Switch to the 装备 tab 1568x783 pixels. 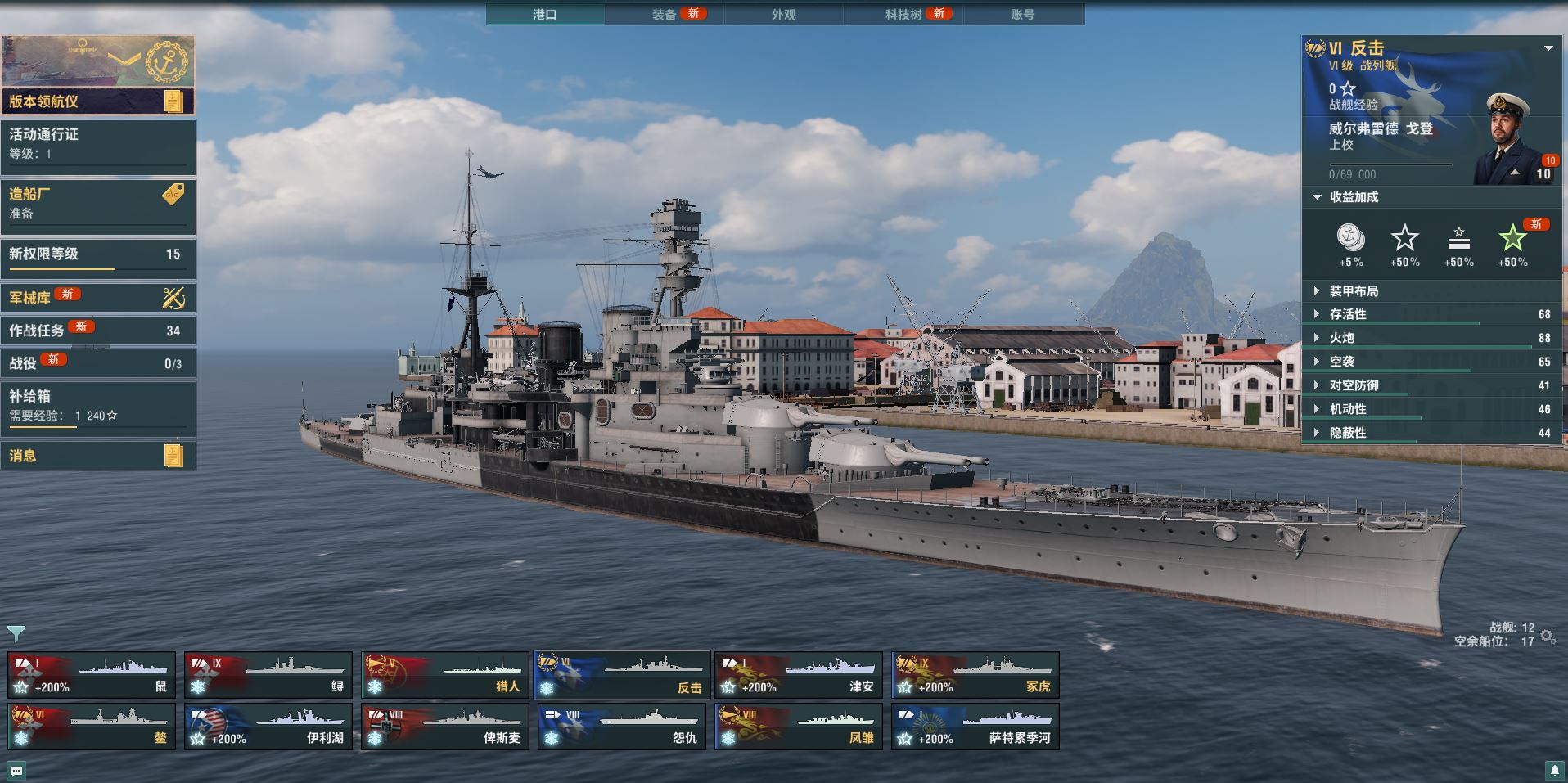[x=665, y=15]
